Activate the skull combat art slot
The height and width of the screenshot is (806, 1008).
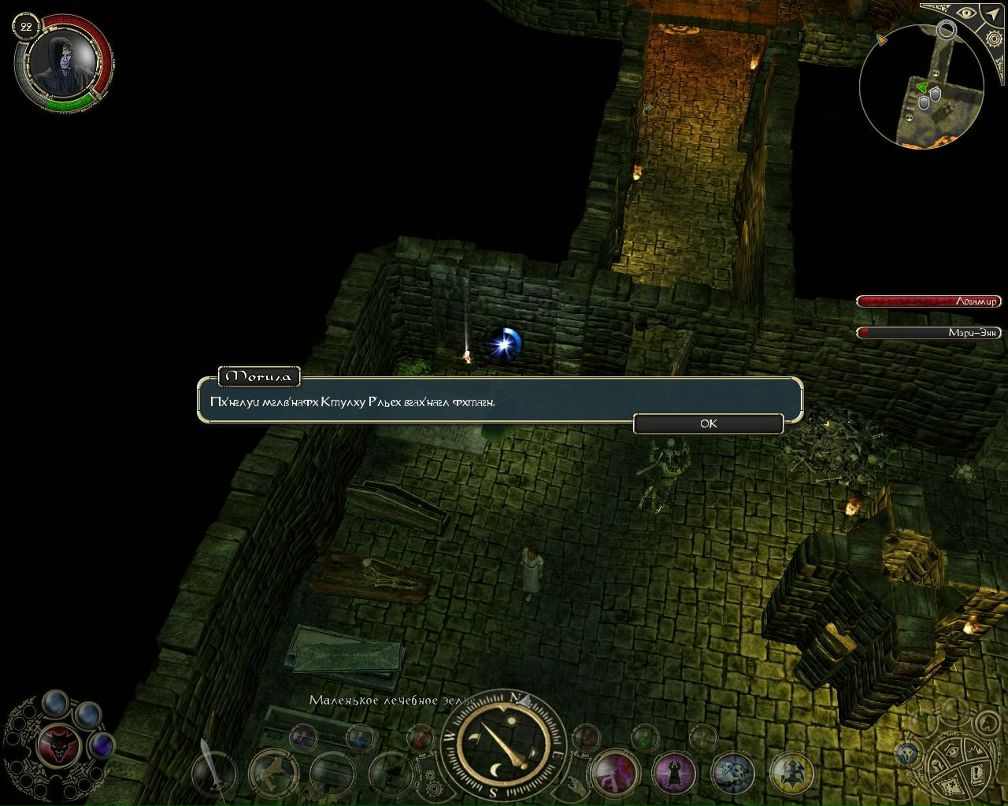[732, 772]
